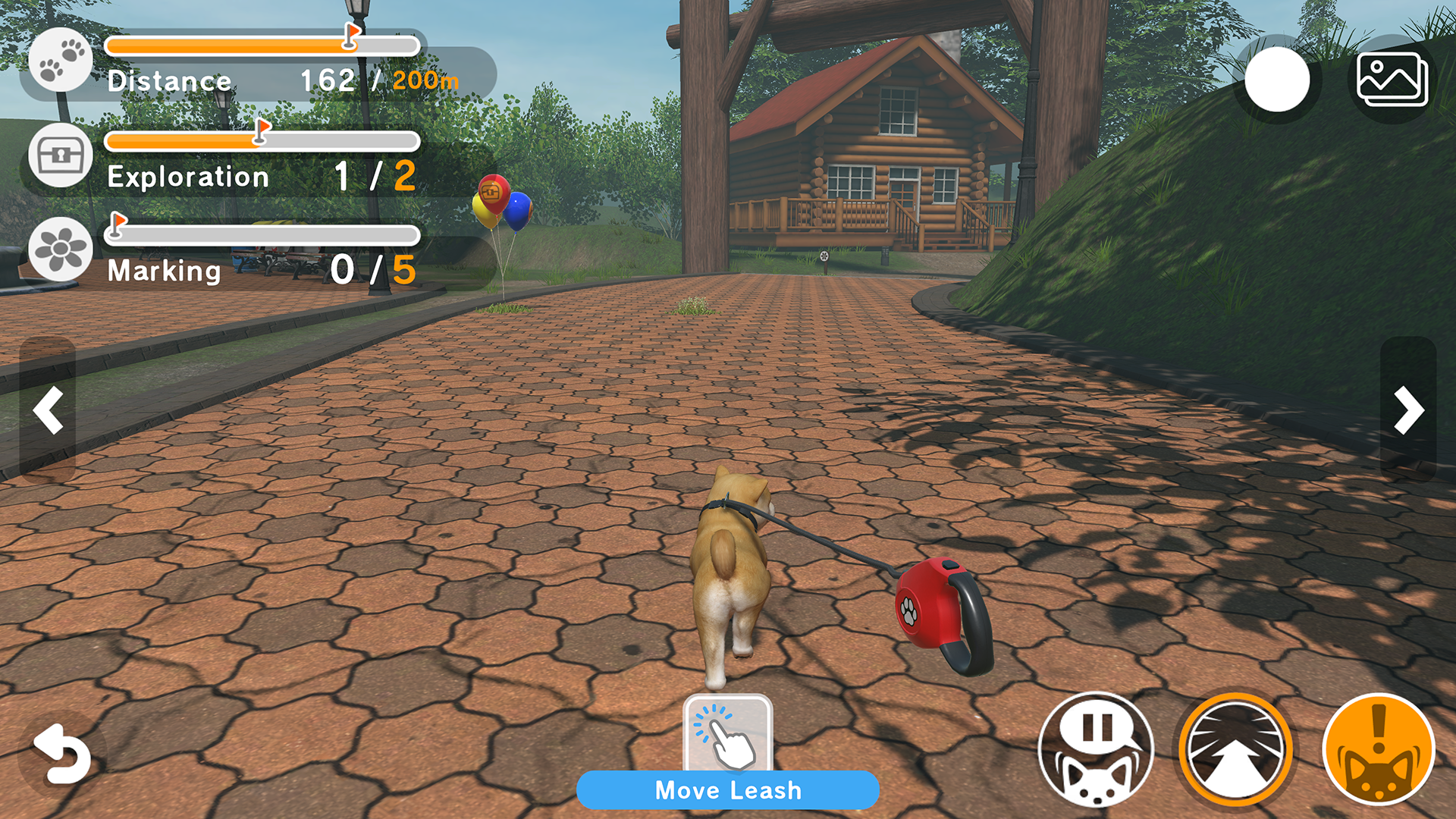
Task: Activate the forward arrow dash button
Action: click(x=1235, y=749)
